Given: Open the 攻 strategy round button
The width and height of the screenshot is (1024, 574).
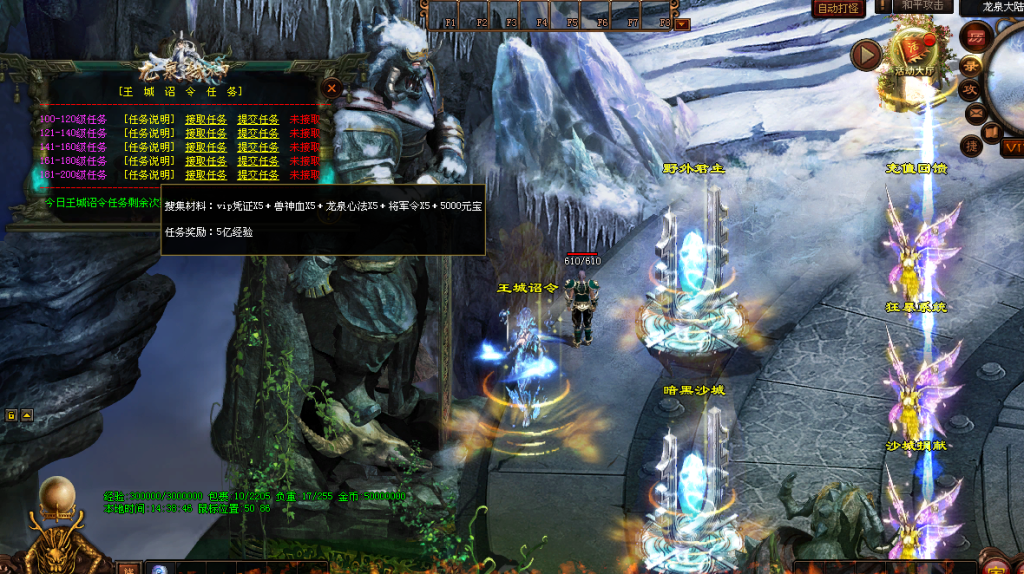Looking at the screenshot, I should pos(970,89).
